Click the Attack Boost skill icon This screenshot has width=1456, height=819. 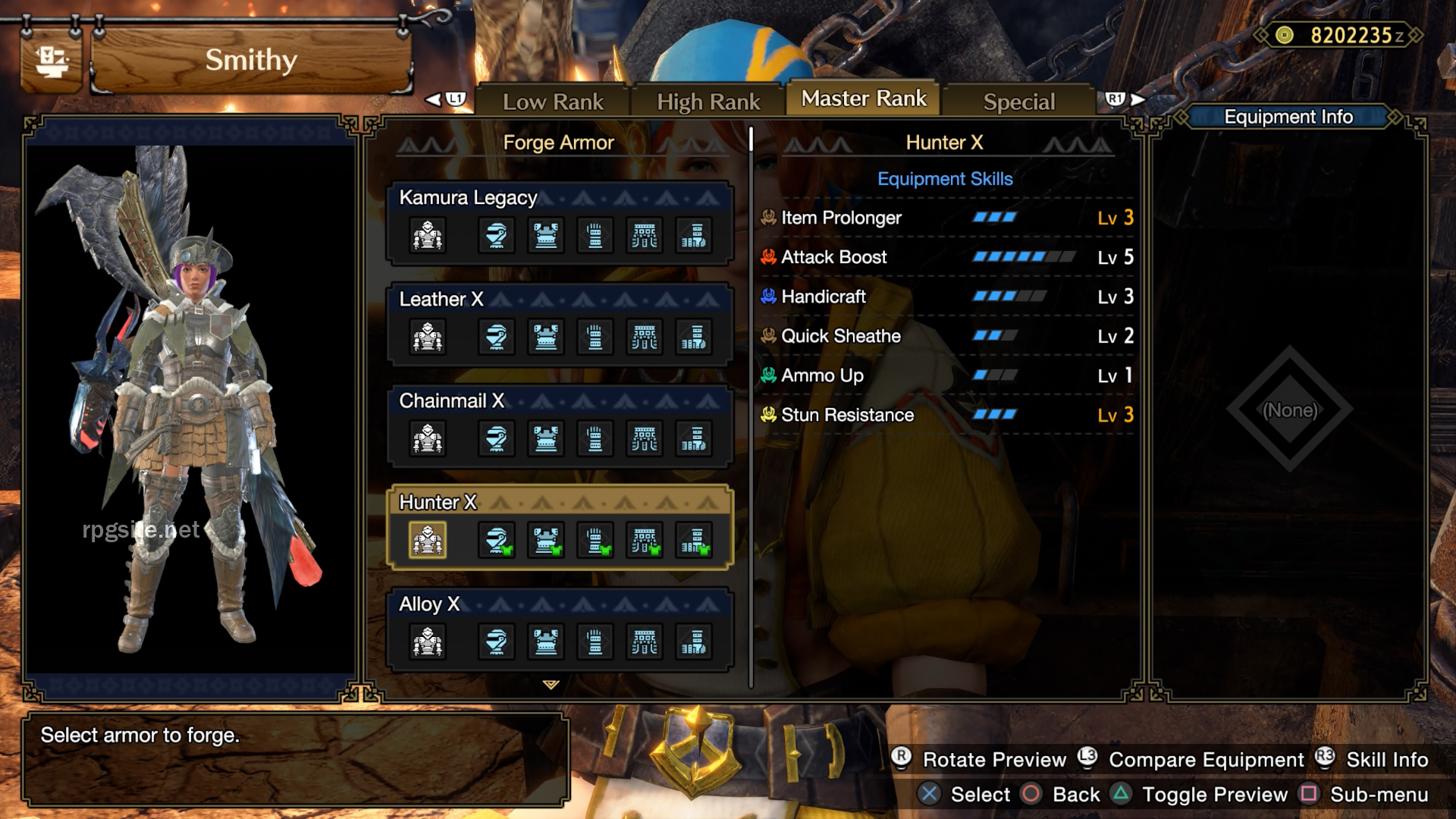pyautogui.click(x=767, y=257)
